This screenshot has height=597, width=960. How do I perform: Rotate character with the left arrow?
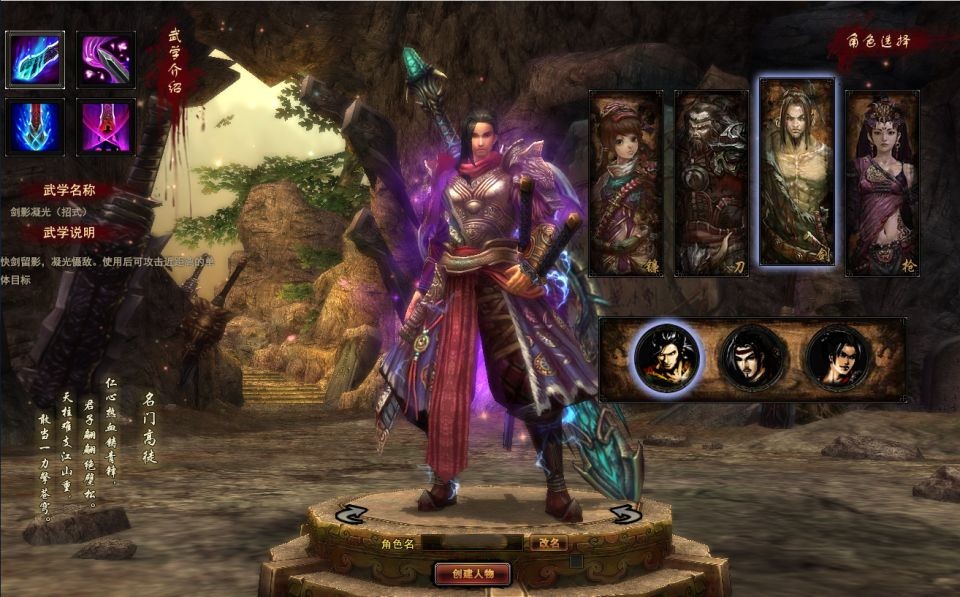click(x=352, y=514)
